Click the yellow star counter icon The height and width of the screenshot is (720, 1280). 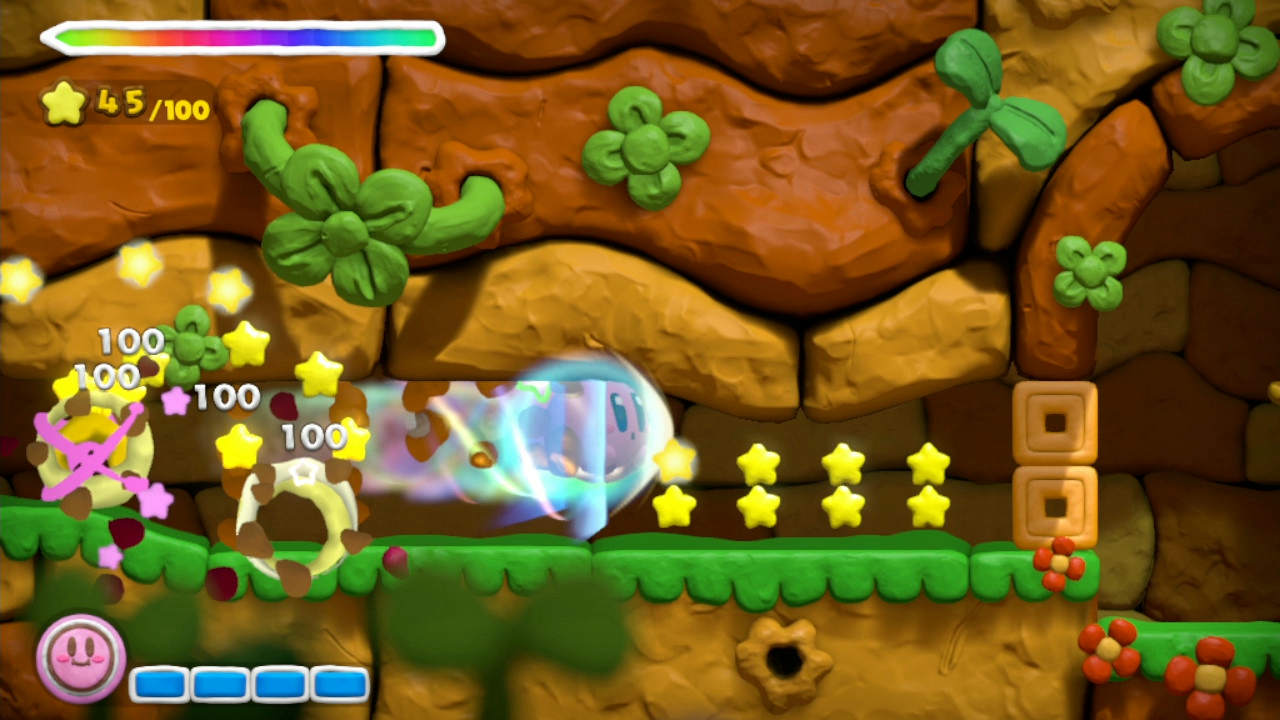[63, 103]
